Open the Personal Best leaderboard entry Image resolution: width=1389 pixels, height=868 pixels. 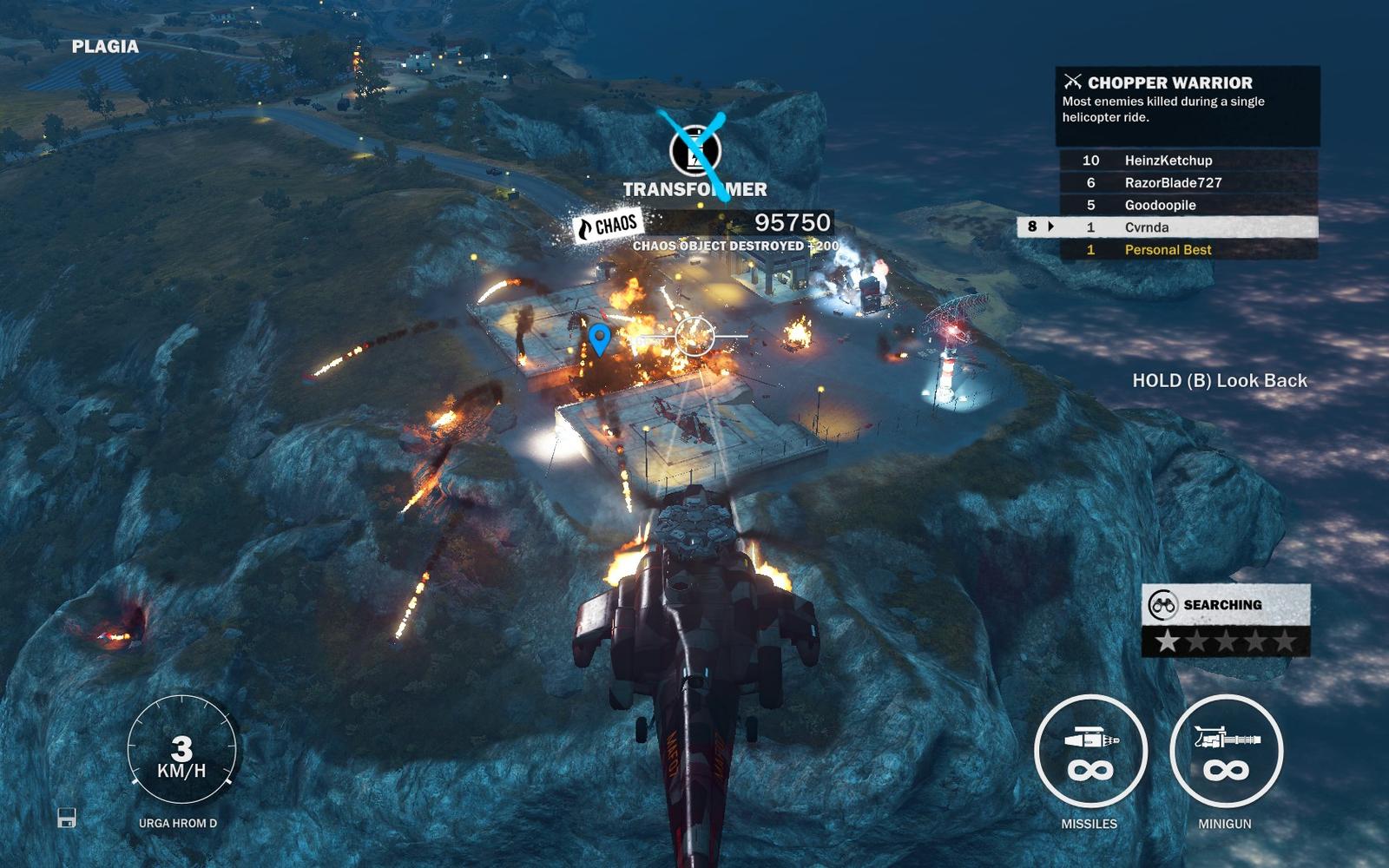pos(1188,250)
